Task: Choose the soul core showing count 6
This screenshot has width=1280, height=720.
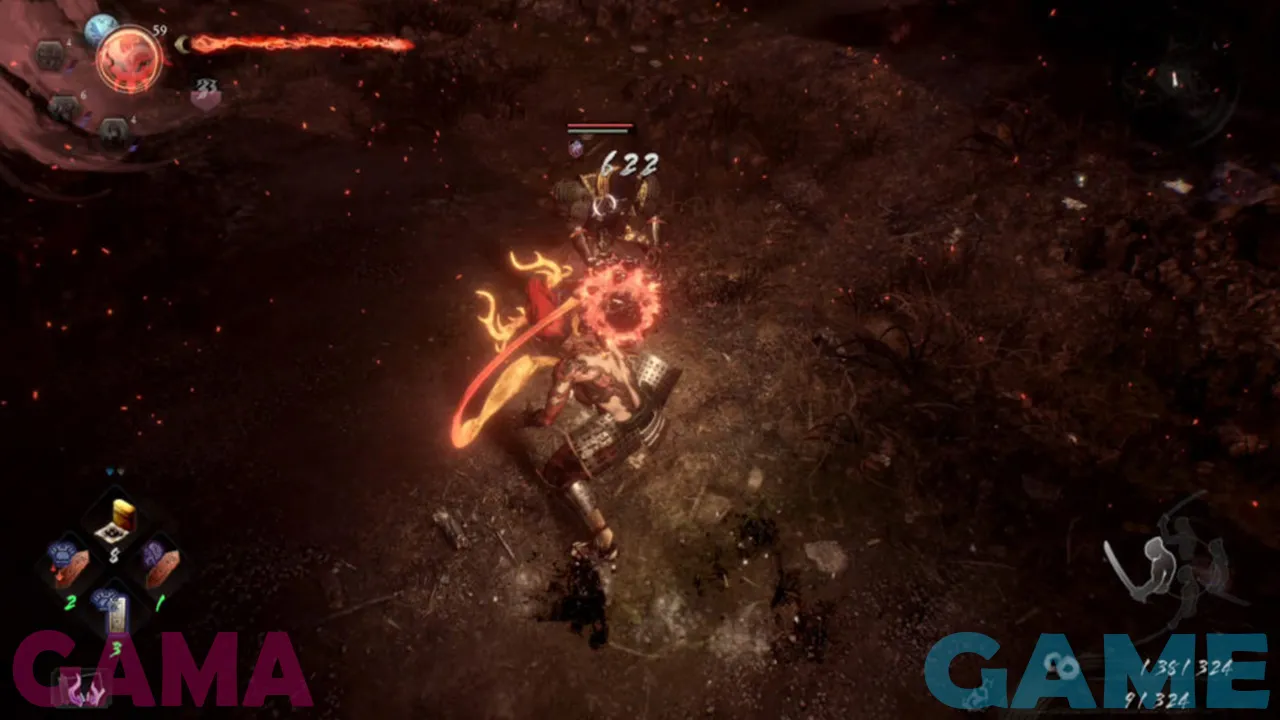Action: pos(64,106)
